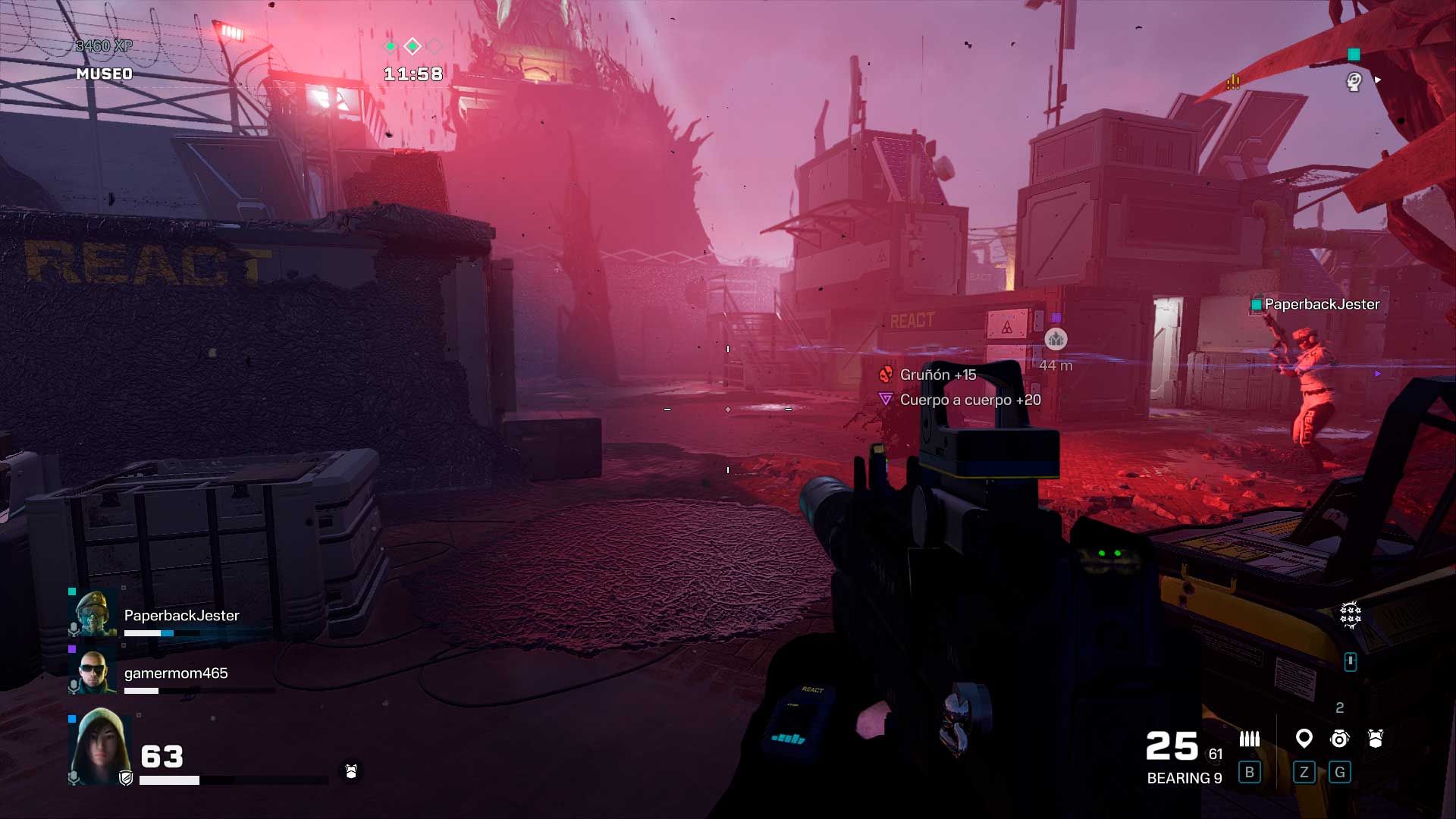Select the ammo bullets icon

click(x=1249, y=739)
